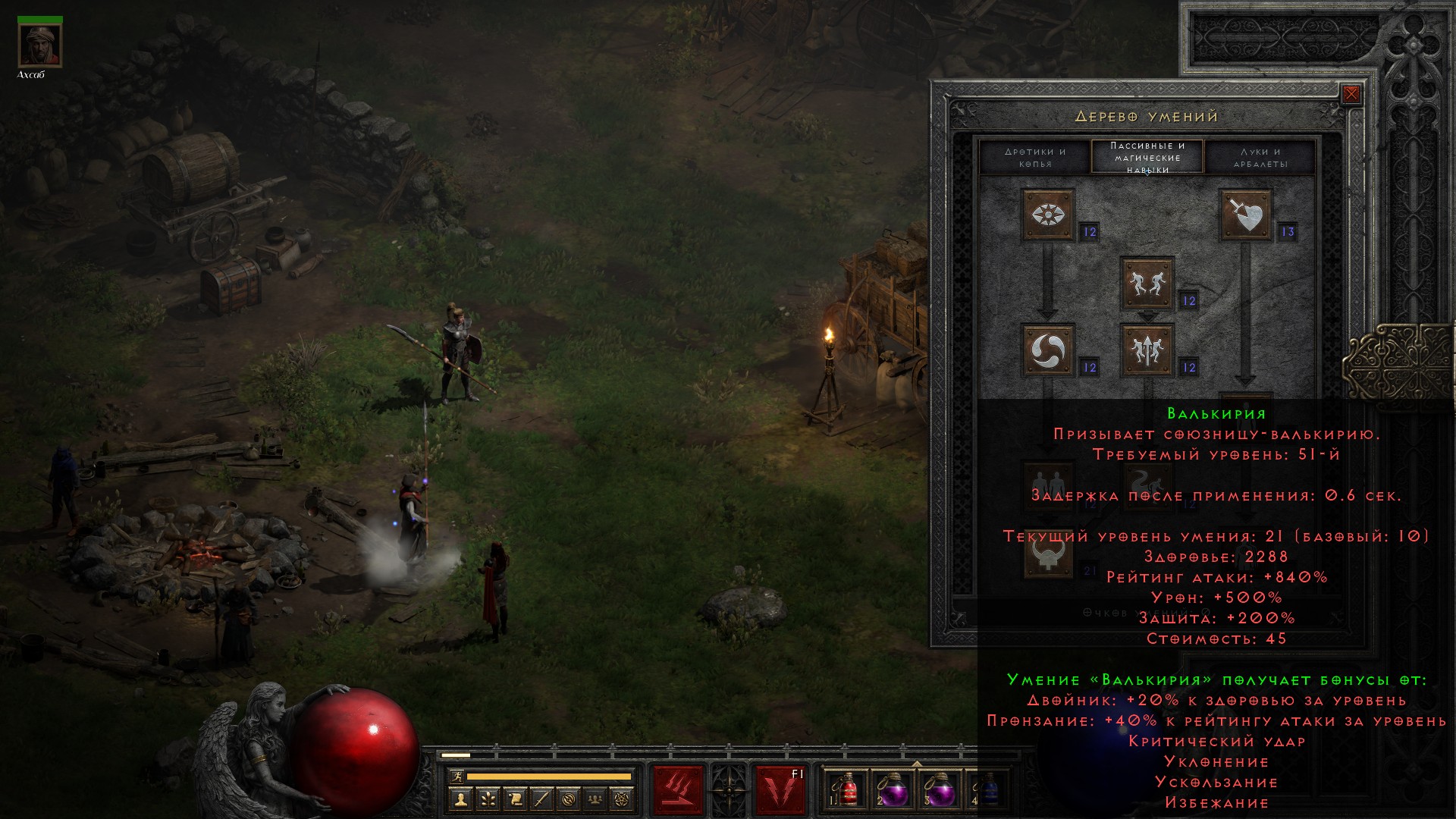The image size is (1456, 819).
Task: Open the inventory sword icon
Action: pos(541,799)
